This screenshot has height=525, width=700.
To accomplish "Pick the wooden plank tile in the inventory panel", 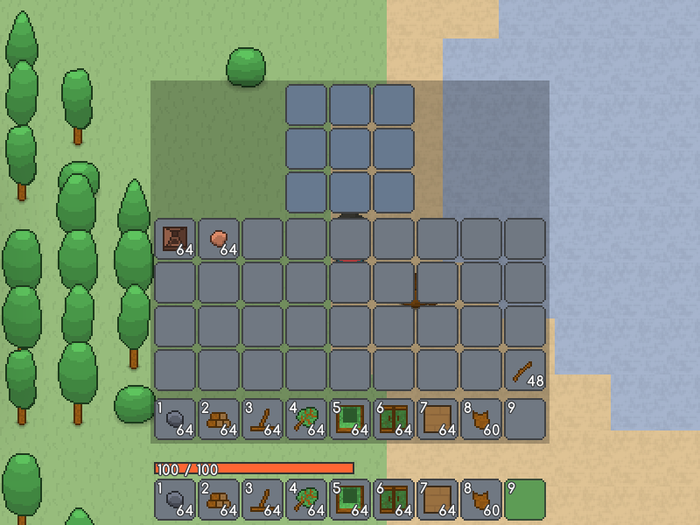I will point(437,419).
